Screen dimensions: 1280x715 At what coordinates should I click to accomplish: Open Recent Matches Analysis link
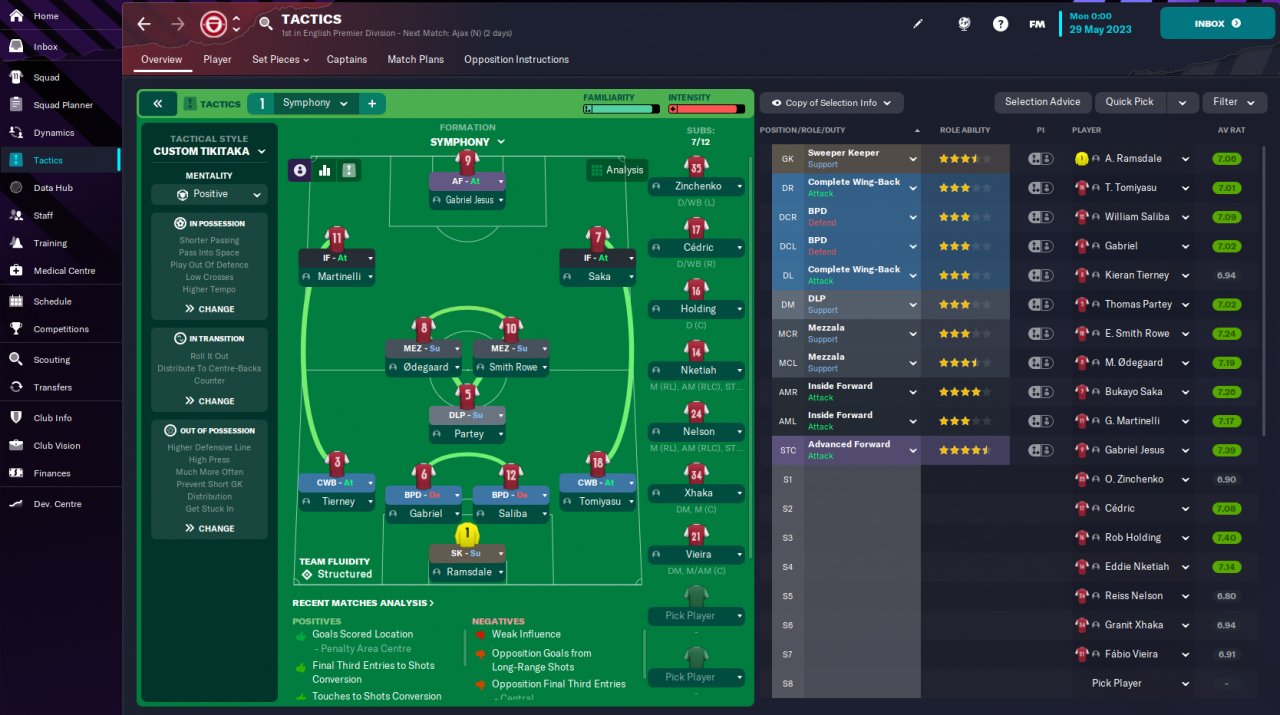tap(363, 603)
